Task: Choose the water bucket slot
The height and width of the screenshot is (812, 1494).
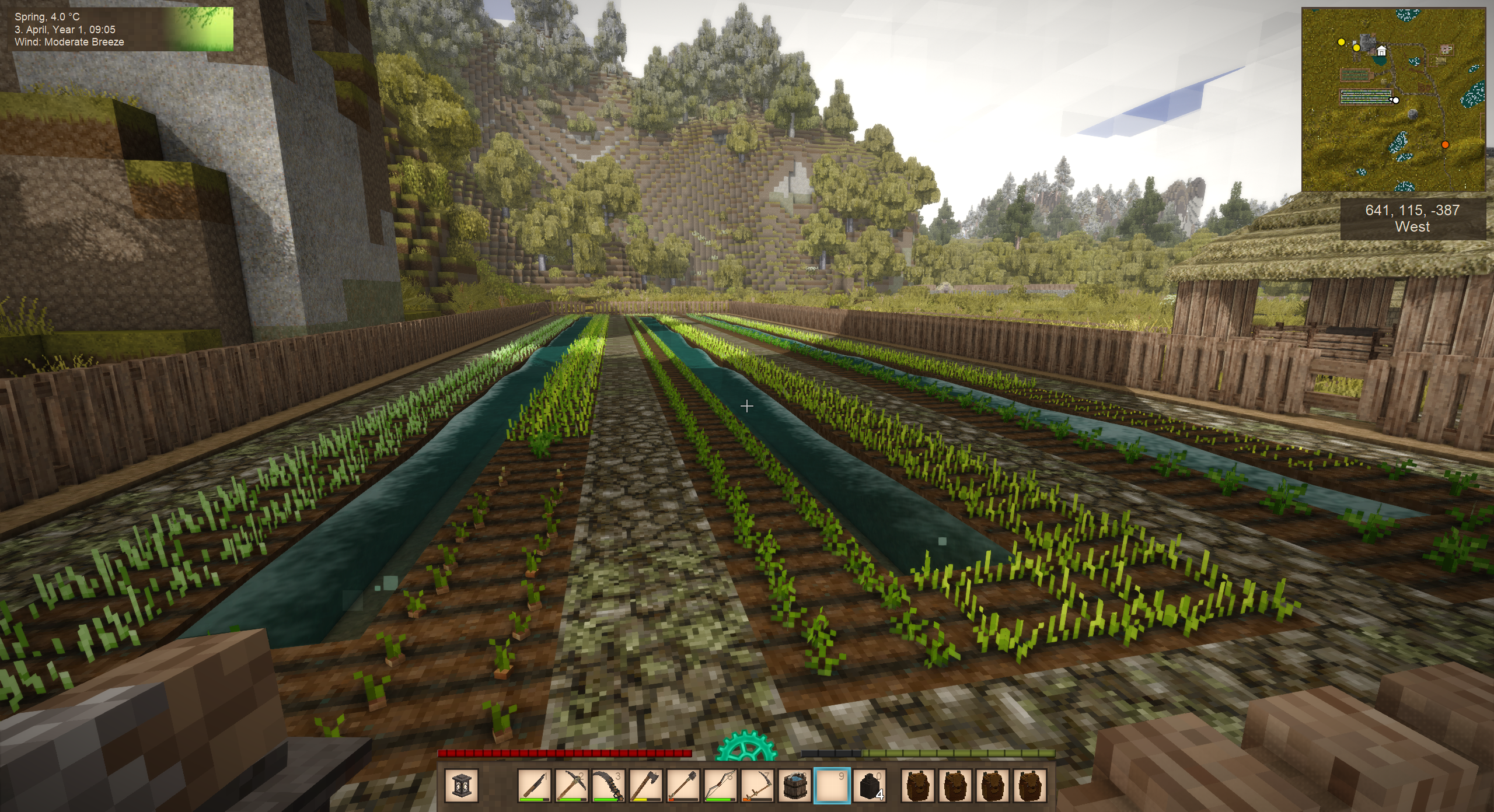Action: 795,785
